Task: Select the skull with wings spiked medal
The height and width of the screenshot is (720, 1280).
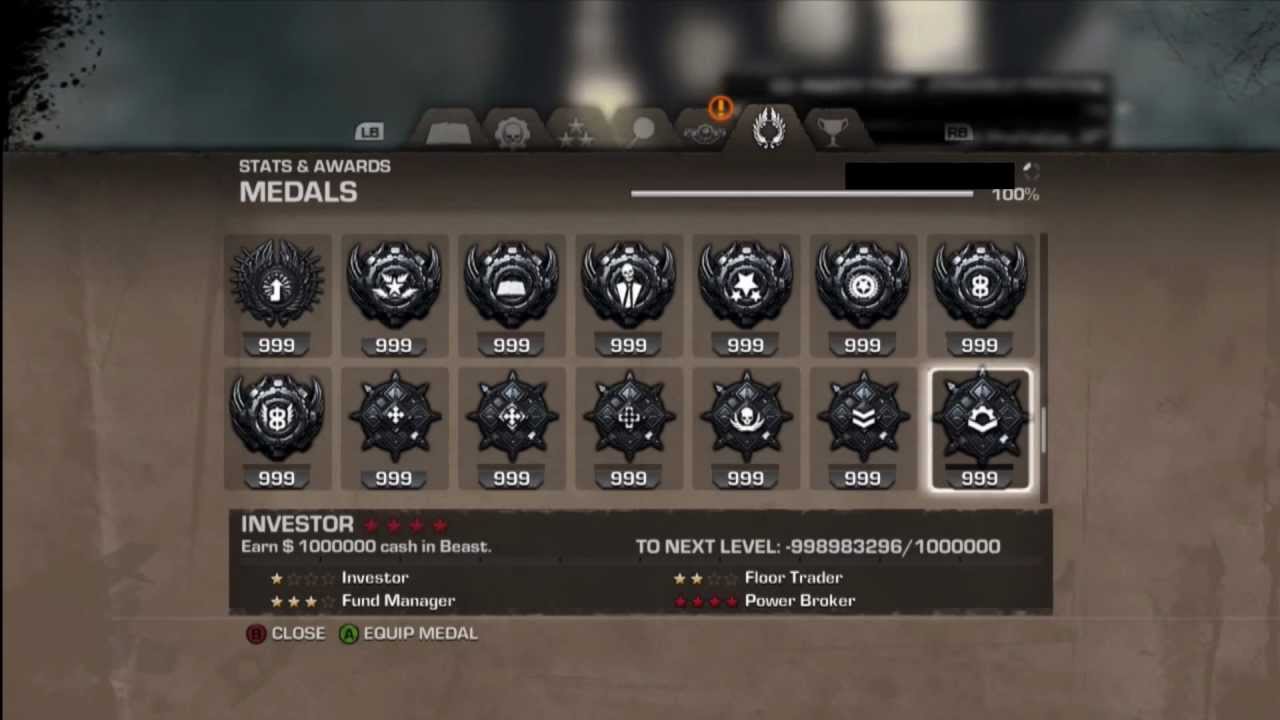Action: point(745,417)
